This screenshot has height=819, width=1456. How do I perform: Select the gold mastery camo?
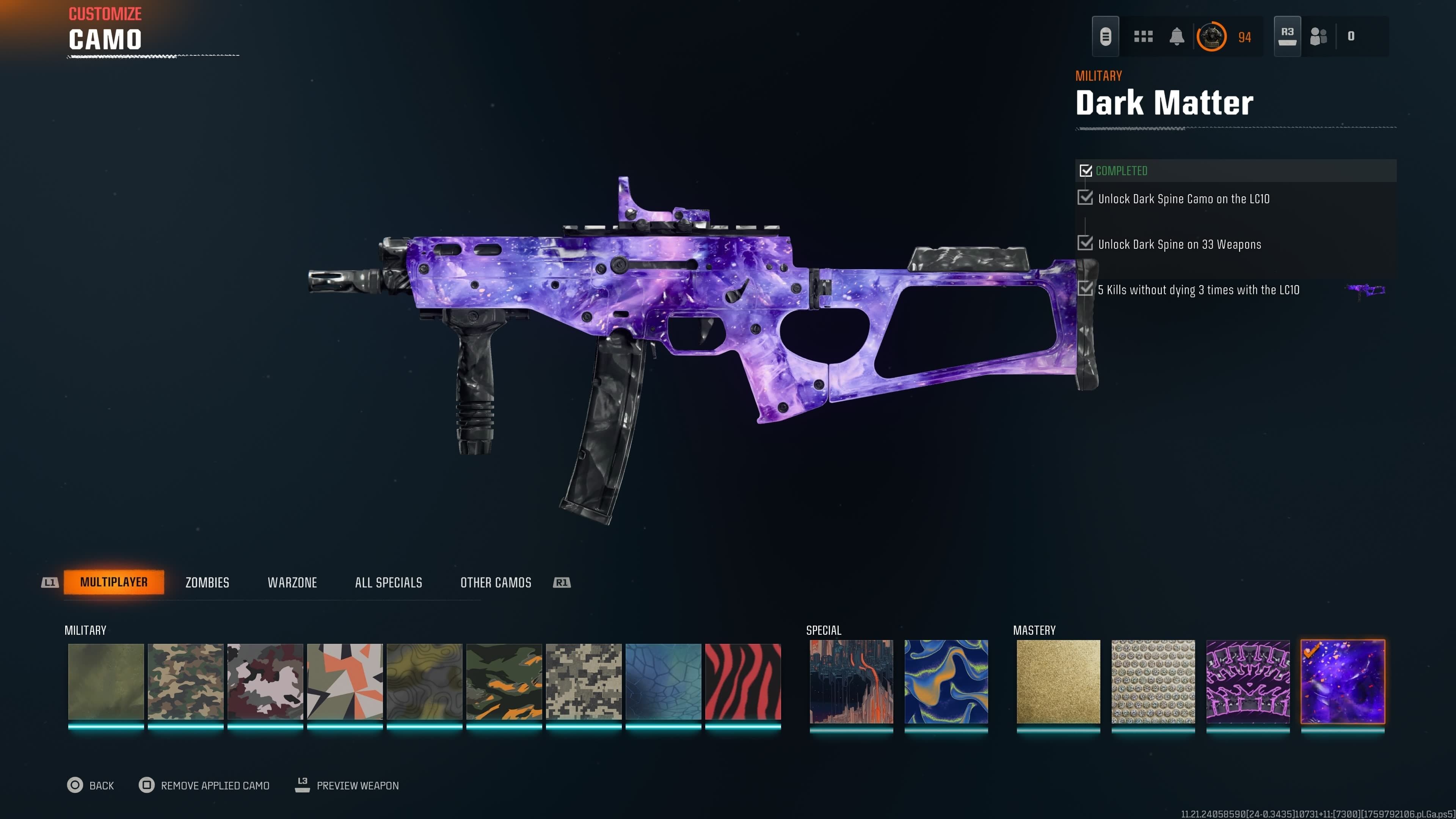[x=1058, y=682]
